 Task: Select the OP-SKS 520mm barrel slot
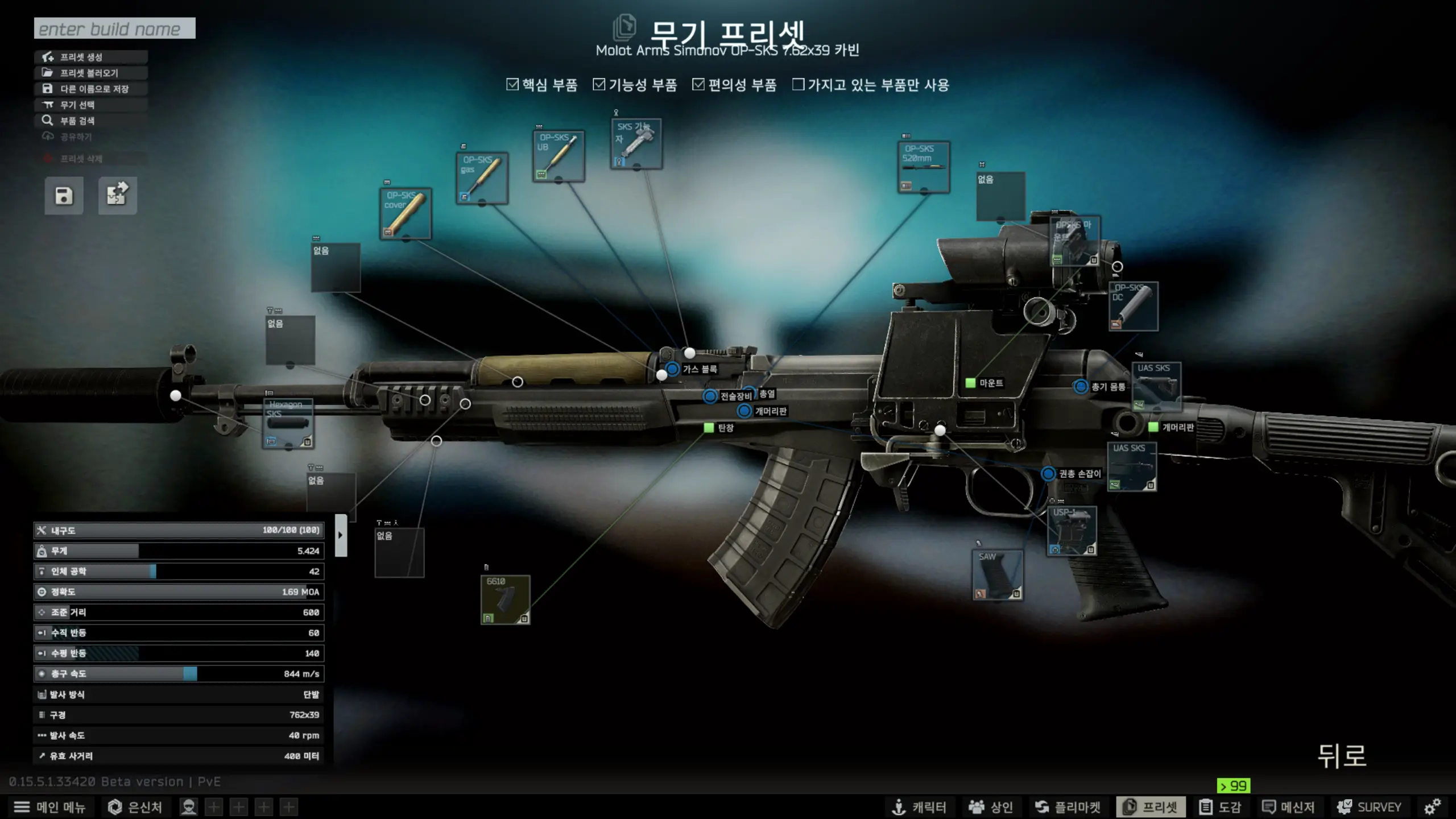pyautogui.click(x=924, y=167)
